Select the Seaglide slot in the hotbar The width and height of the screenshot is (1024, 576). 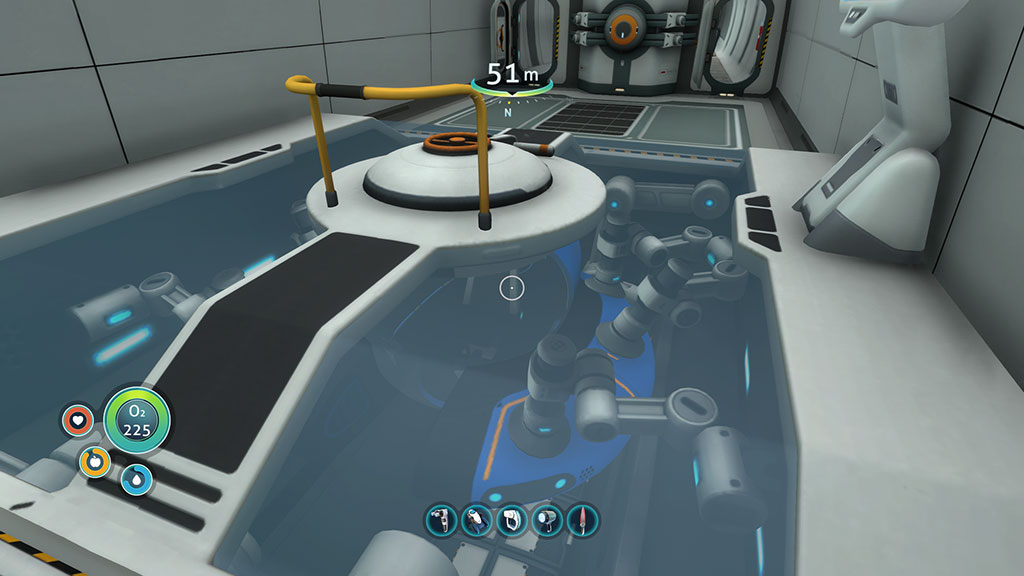tap(476, 520)
